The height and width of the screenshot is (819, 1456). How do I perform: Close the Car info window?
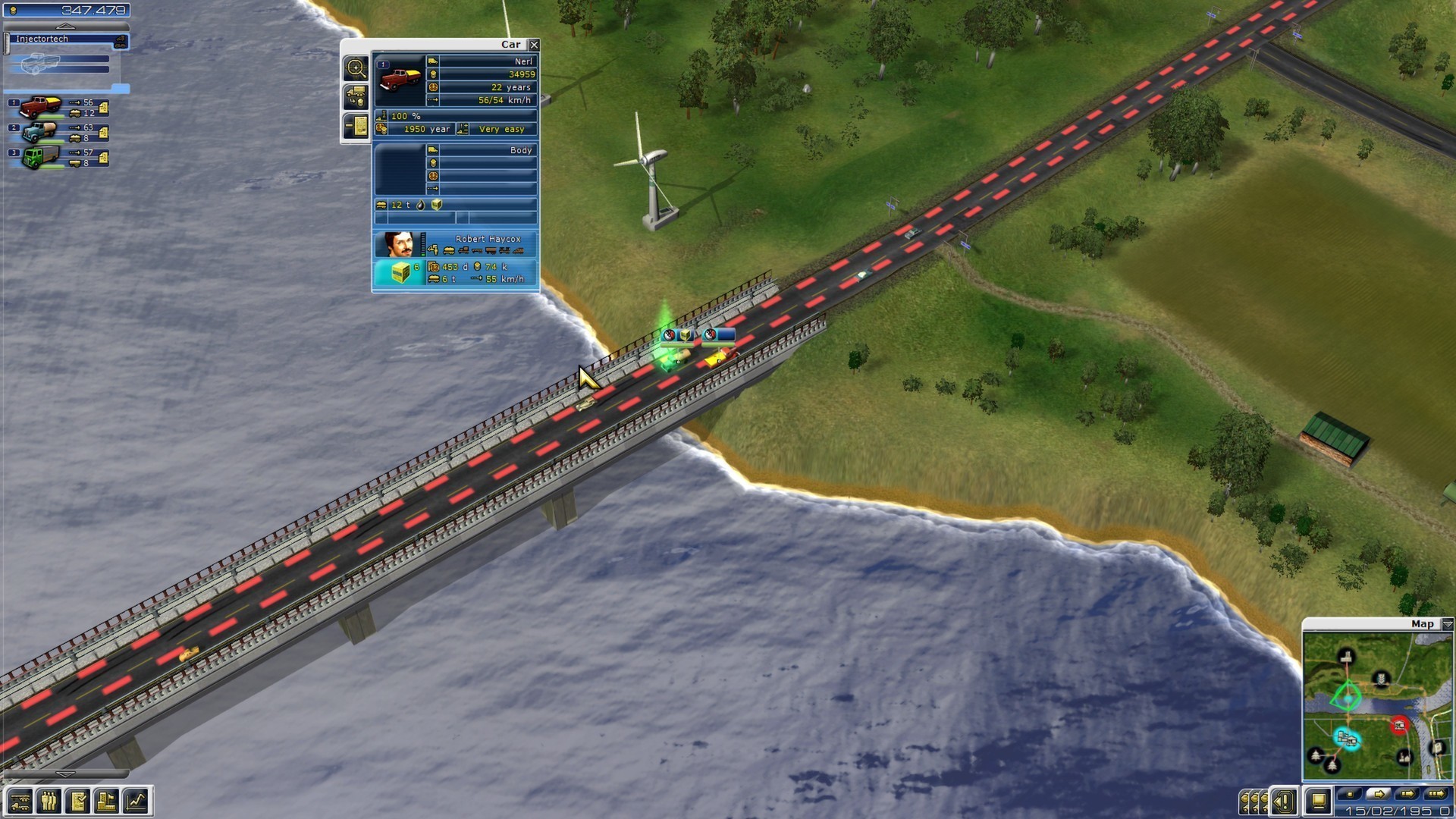pos(534,45)
